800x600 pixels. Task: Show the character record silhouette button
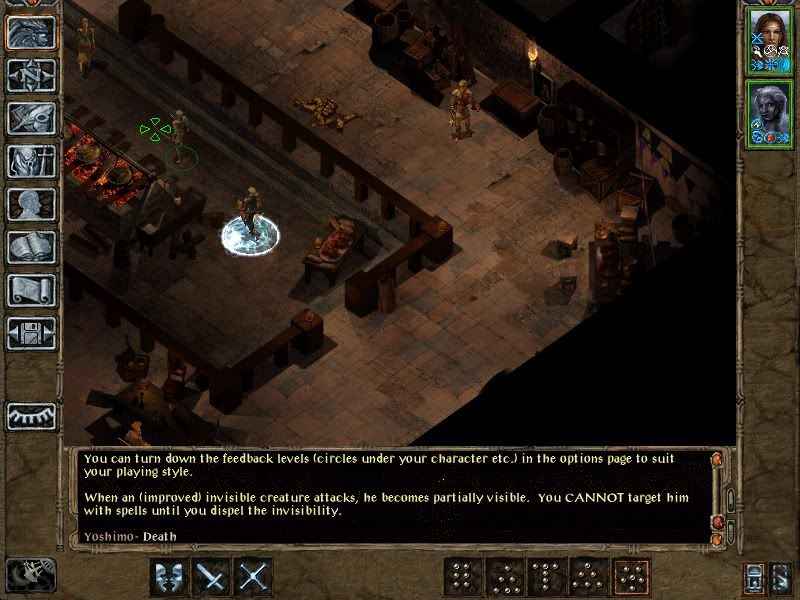pyautogui.click(x=31, y=204)
